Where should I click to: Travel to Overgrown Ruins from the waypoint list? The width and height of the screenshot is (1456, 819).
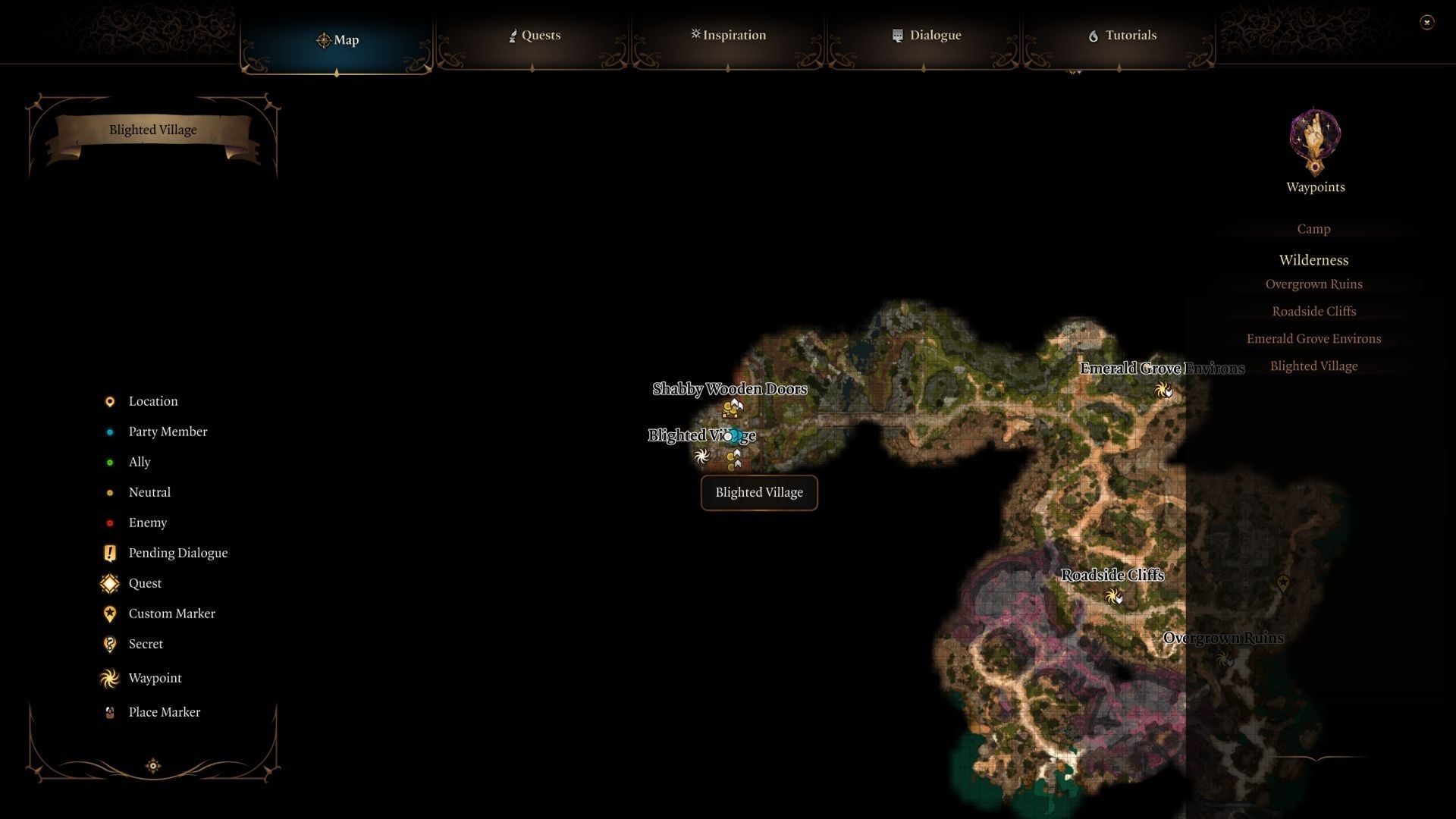[1313, 284]
